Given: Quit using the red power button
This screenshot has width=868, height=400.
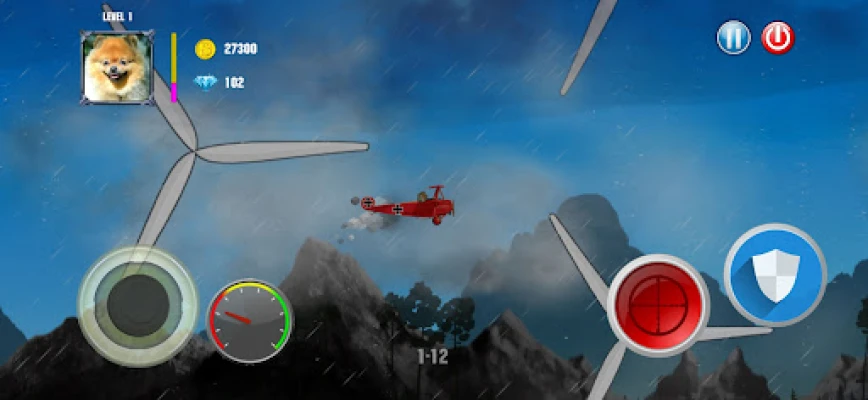Looking at the screenshot, I should (777, 38).
